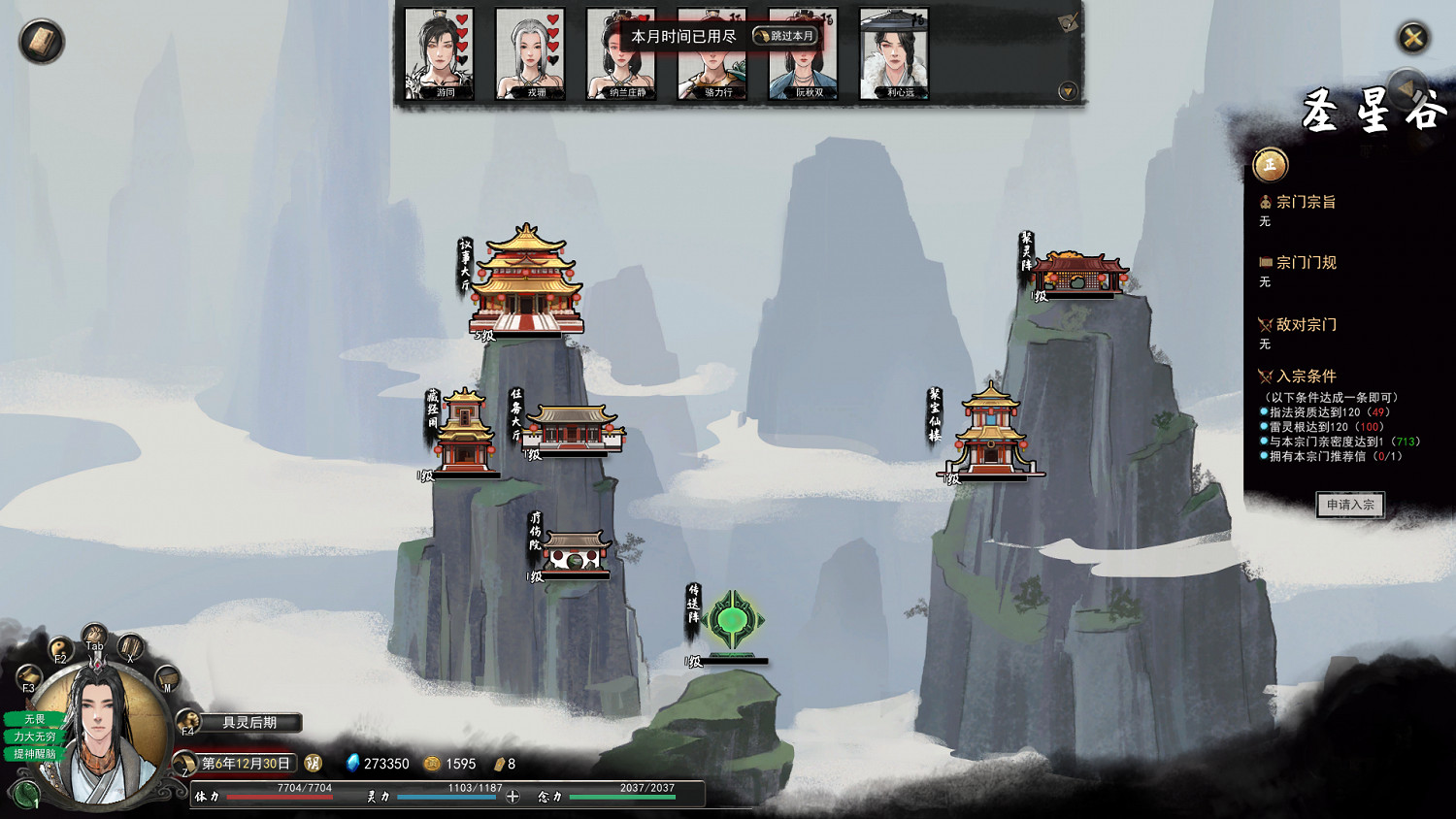Open the map icon labeled M
The height and width of the screenshot is (819, 1456).
coord(166,677)
